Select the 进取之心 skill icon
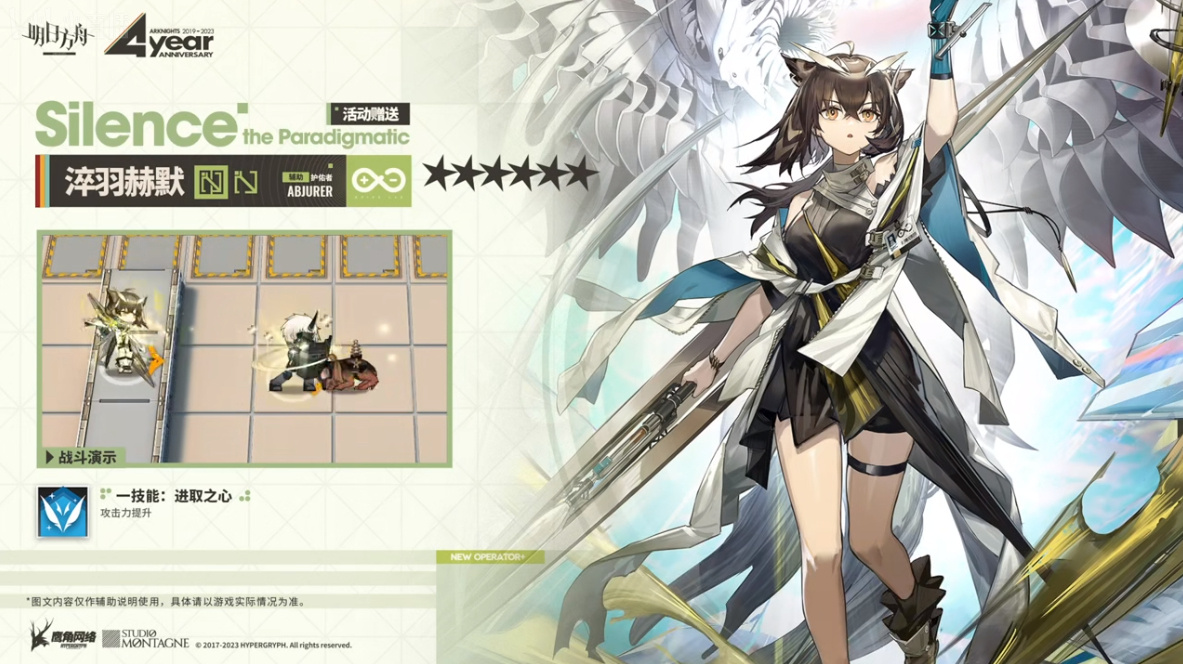Viewport: 1183px width, 664px height. click(63, 511)
